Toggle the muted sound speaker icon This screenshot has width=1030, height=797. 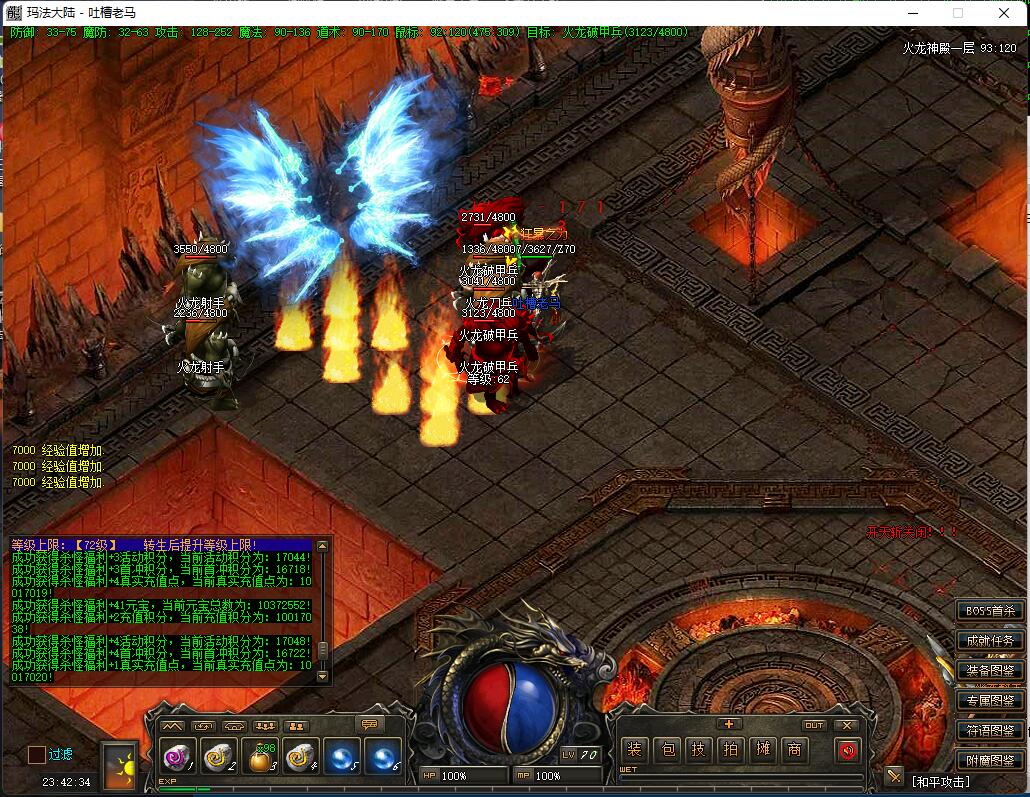pyautogui.click(x=847, y=749)
